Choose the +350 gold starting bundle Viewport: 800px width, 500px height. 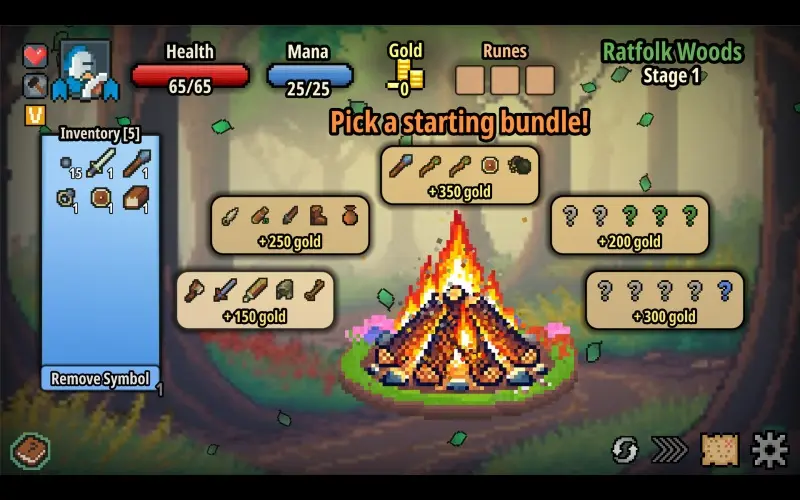click(x=460, y=176)
